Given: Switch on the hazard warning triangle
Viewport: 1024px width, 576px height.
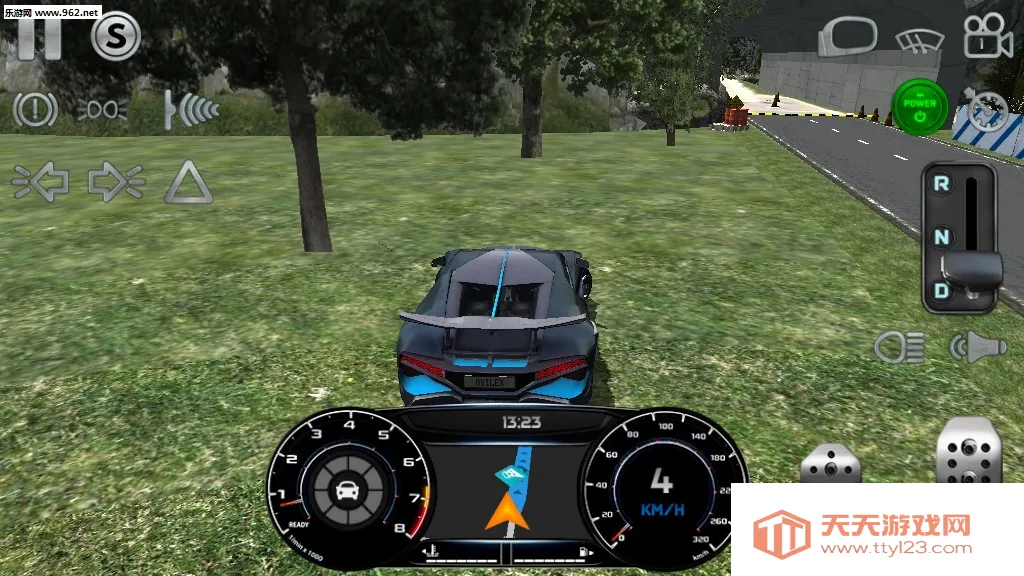Looking at the screenshot, I should [x=188, y=183].
